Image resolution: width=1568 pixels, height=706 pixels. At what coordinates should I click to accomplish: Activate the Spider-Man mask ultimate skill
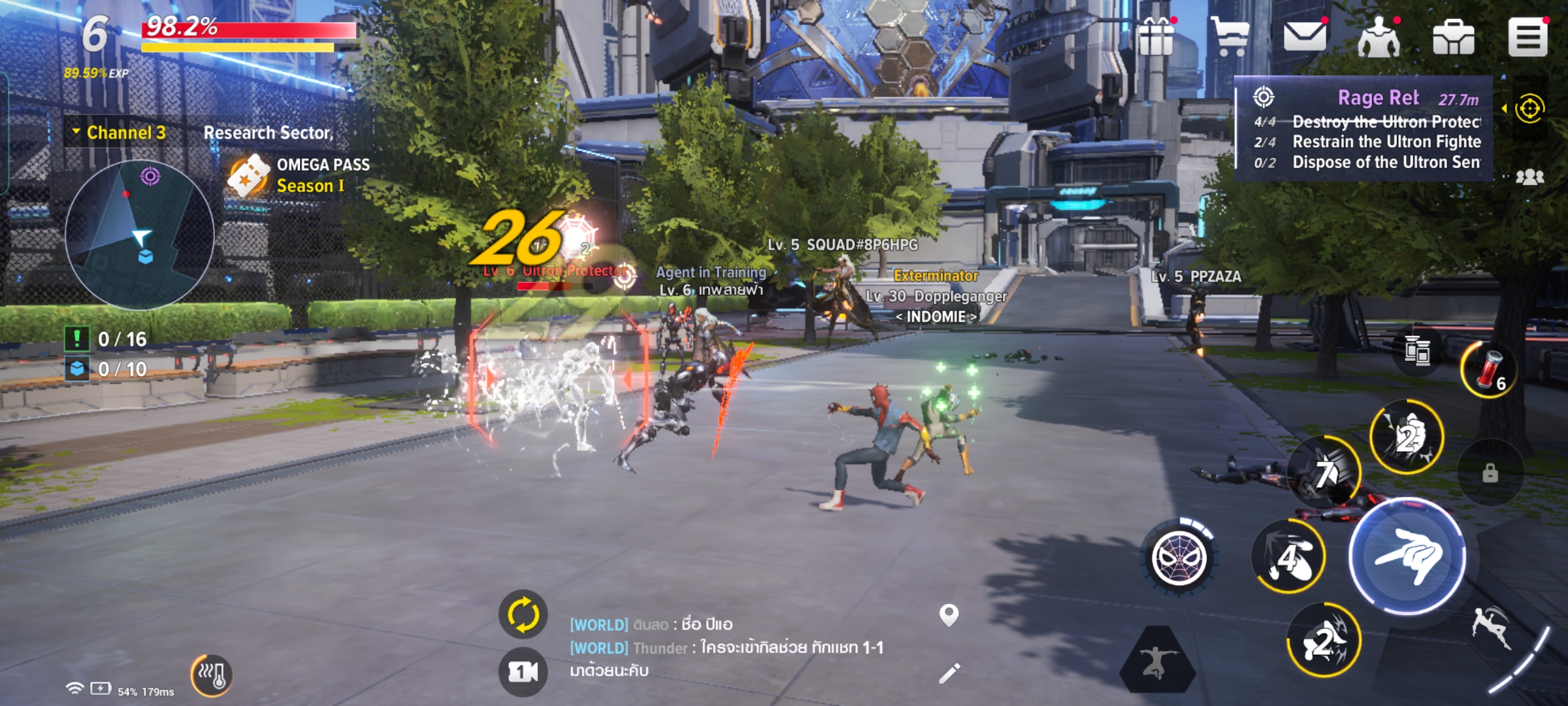tap(1179, 559)
